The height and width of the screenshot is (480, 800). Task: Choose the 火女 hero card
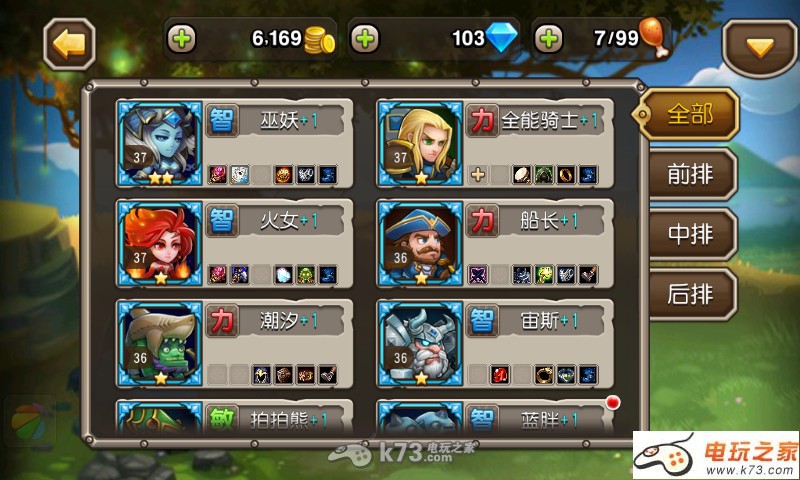click(234, 242)
